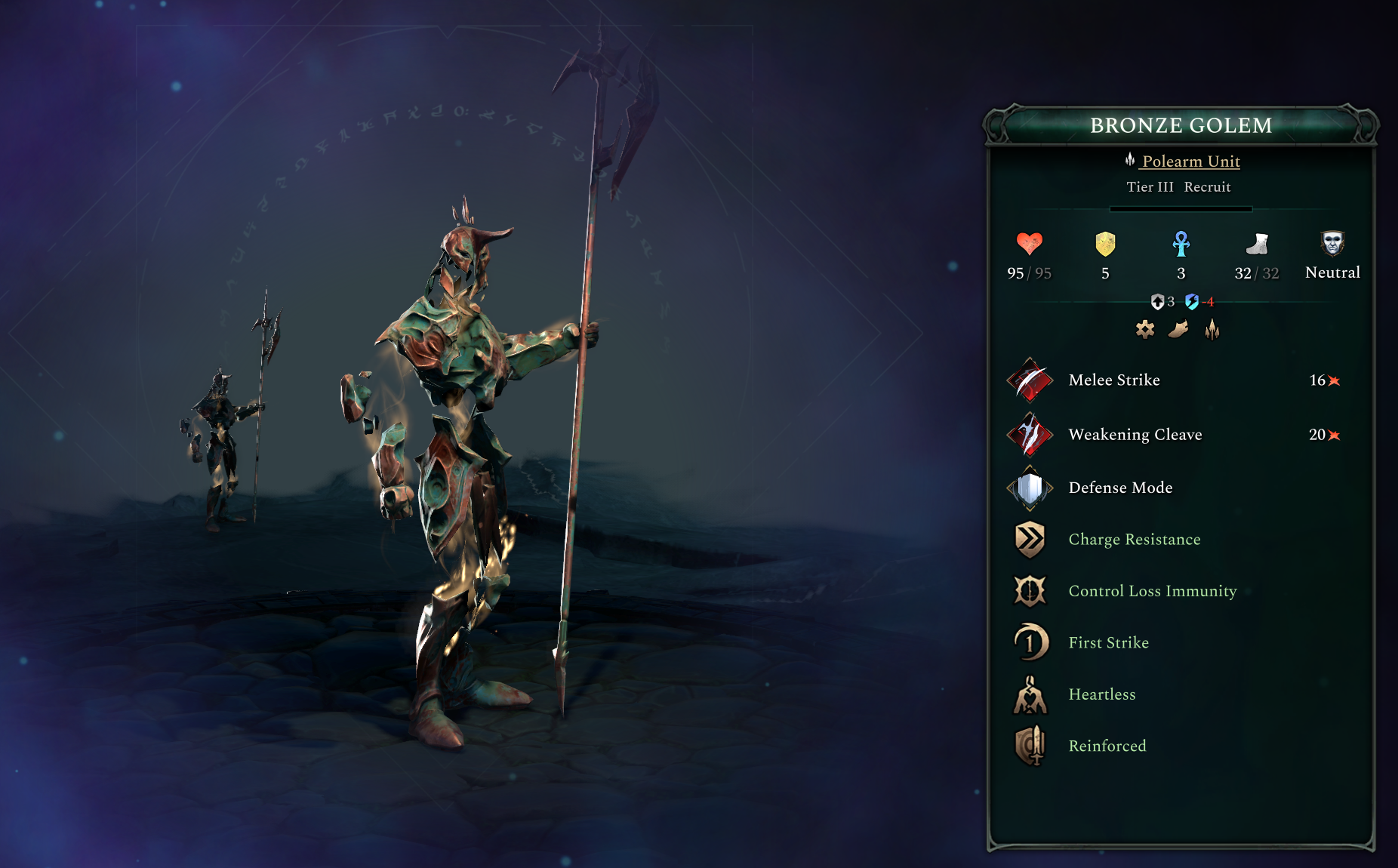View the Heartless trait
The height and width of the screenshot is (868, 1398).
click(1101, 694)
